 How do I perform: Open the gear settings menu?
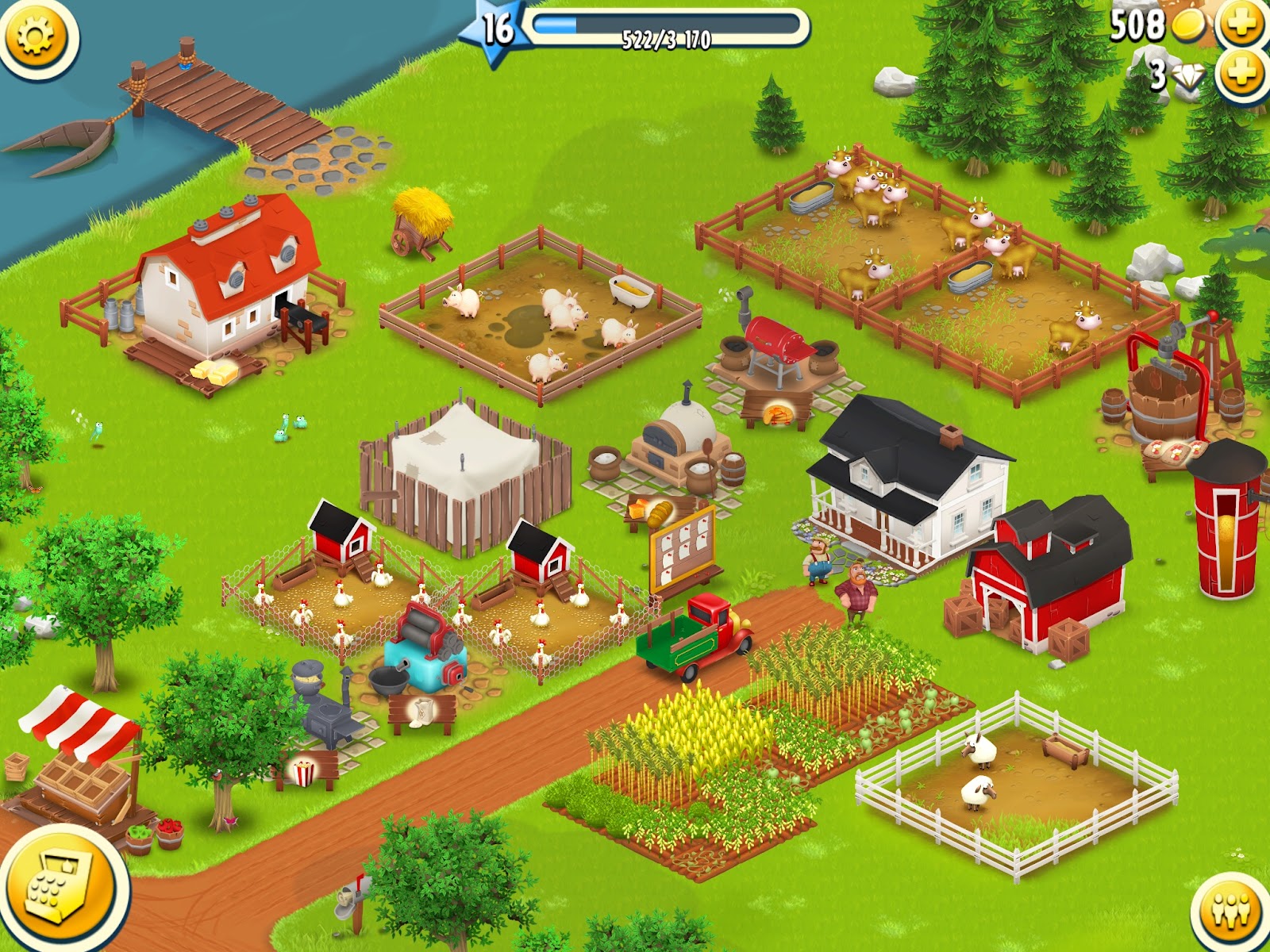(x=37, y=36)
